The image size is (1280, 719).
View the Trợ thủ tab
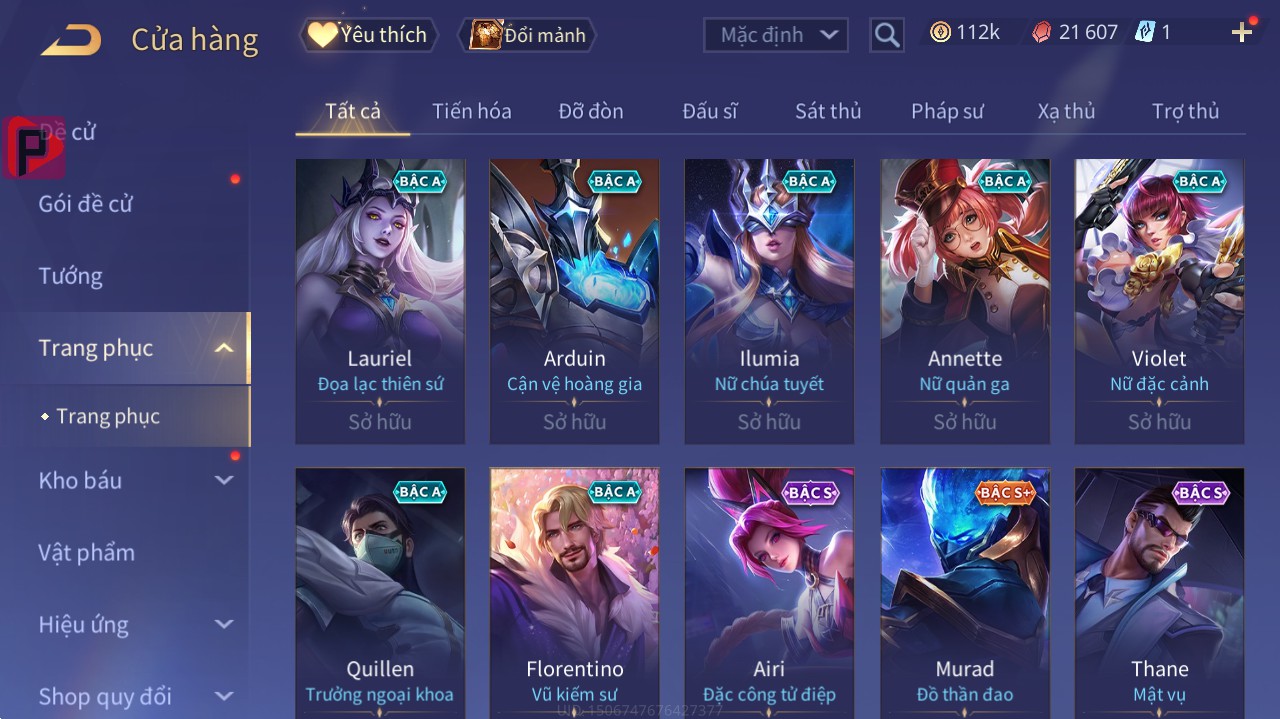tap(1185, 111)
